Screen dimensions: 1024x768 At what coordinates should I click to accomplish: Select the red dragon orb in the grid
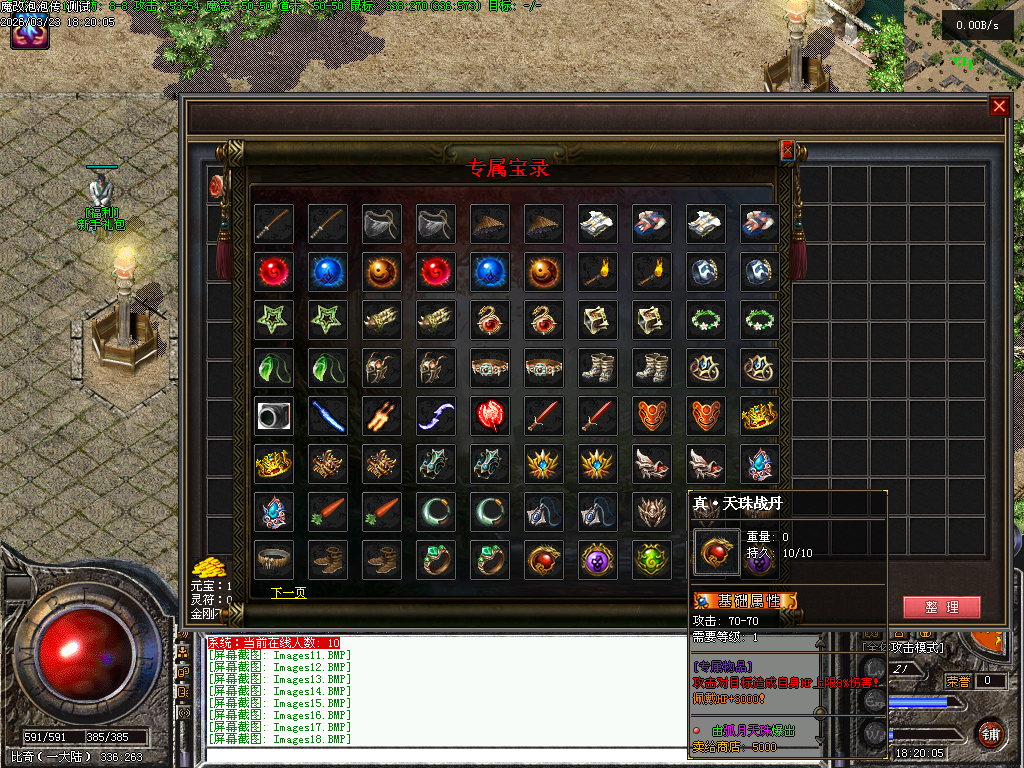coord(543,560)
